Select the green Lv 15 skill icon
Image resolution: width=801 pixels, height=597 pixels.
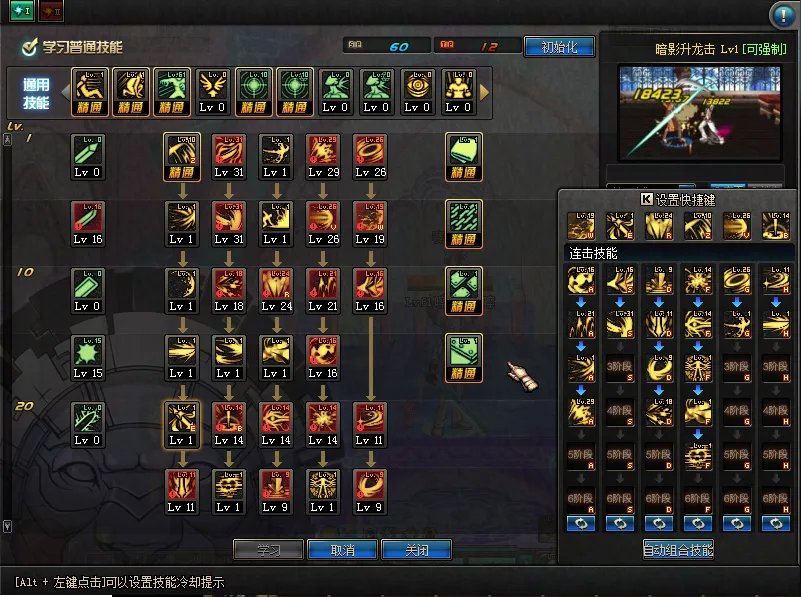click(88, 354)
